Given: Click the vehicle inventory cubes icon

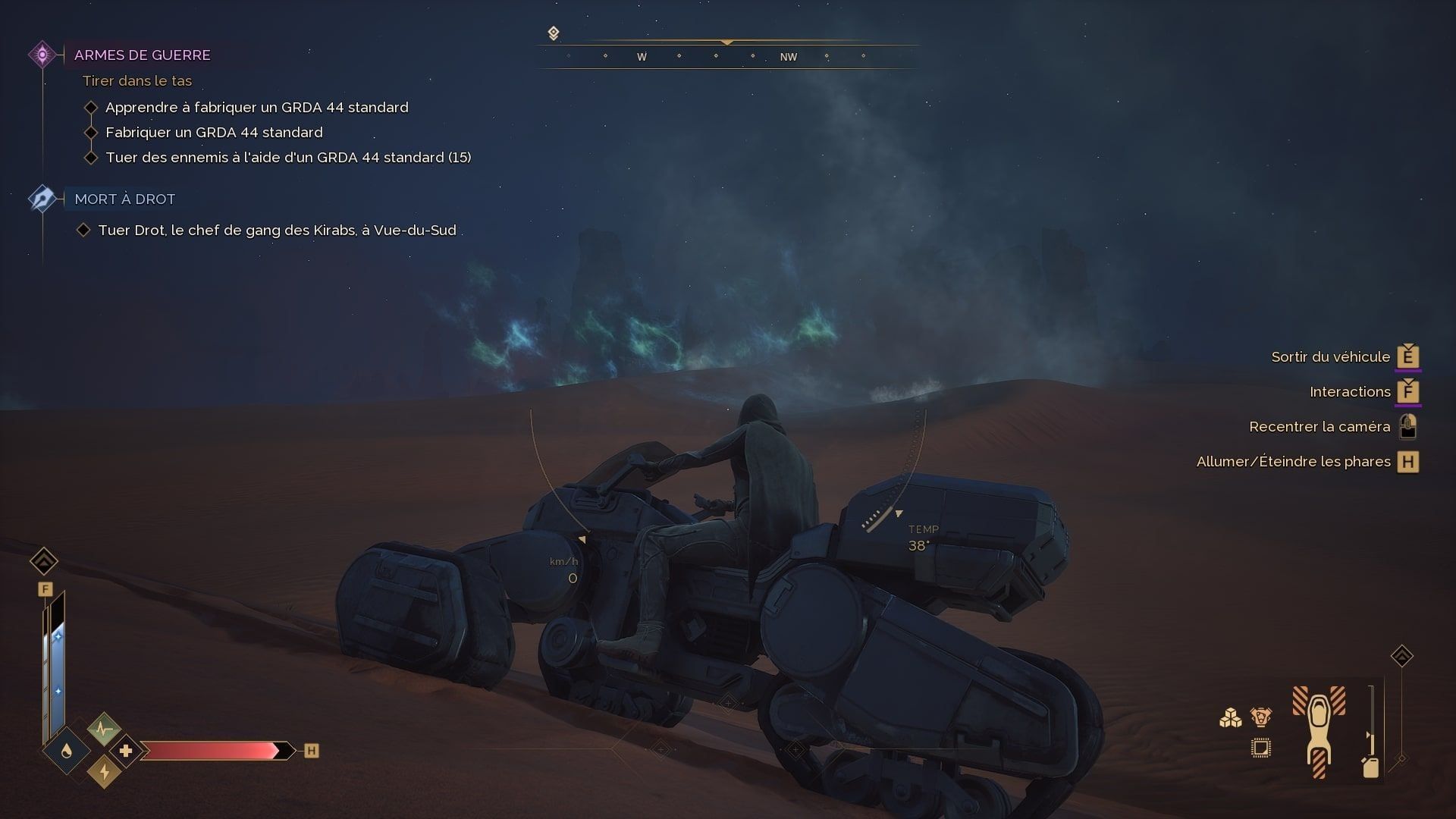Looking at the screenshot, I should pyautogui.click(x=1230, y=717).
